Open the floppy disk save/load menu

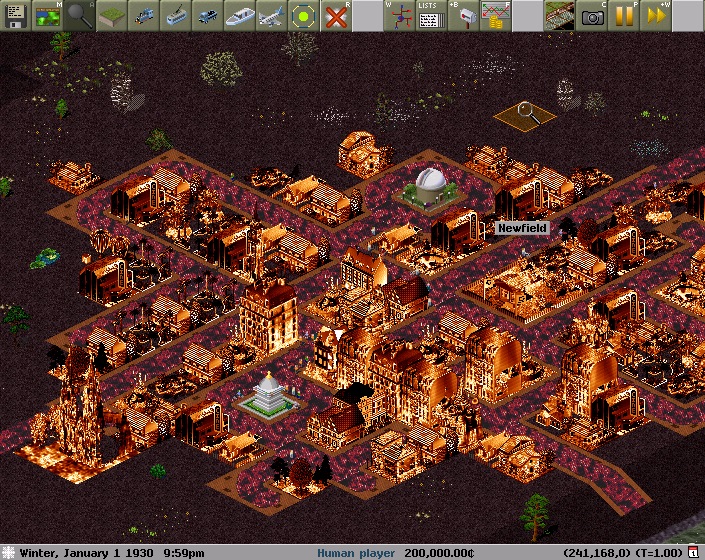click(x=15, y=15)
